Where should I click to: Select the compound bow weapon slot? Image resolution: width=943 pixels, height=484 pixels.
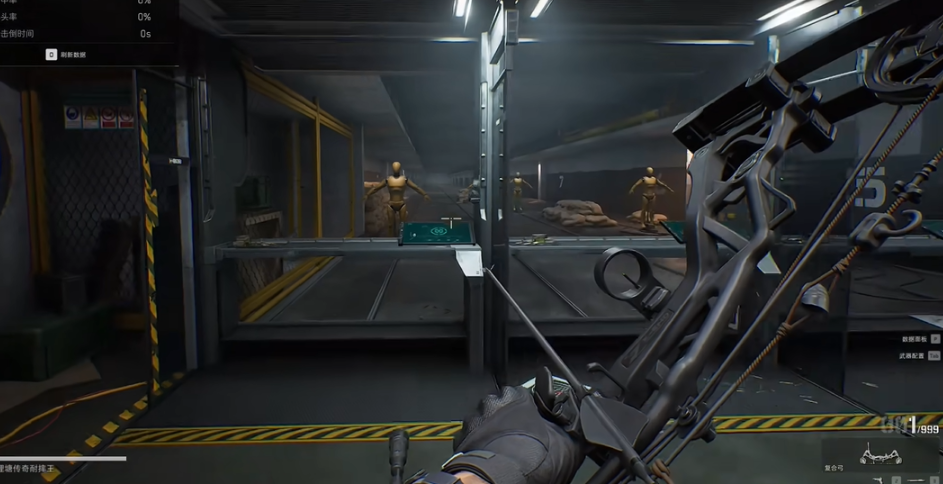pos(880,455)
